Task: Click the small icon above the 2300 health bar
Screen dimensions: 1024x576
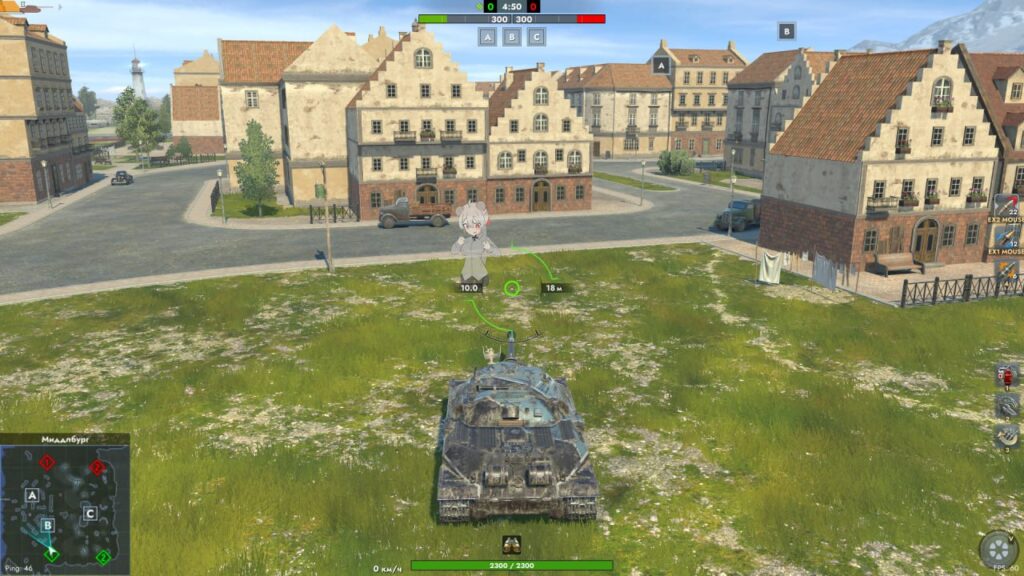Action: click(512, 545)
